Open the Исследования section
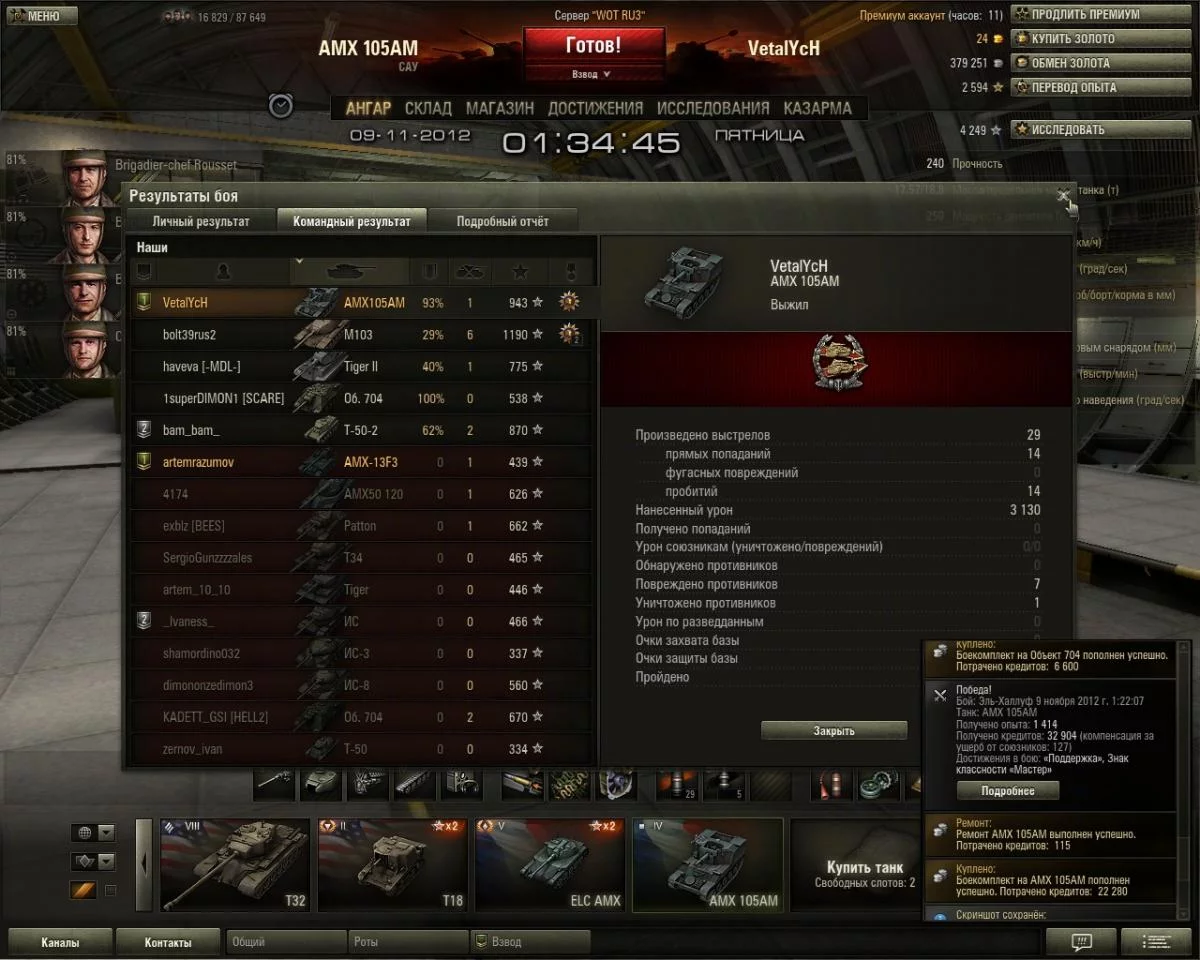This screenshot has width=1200, height=960. click(713, 108)
